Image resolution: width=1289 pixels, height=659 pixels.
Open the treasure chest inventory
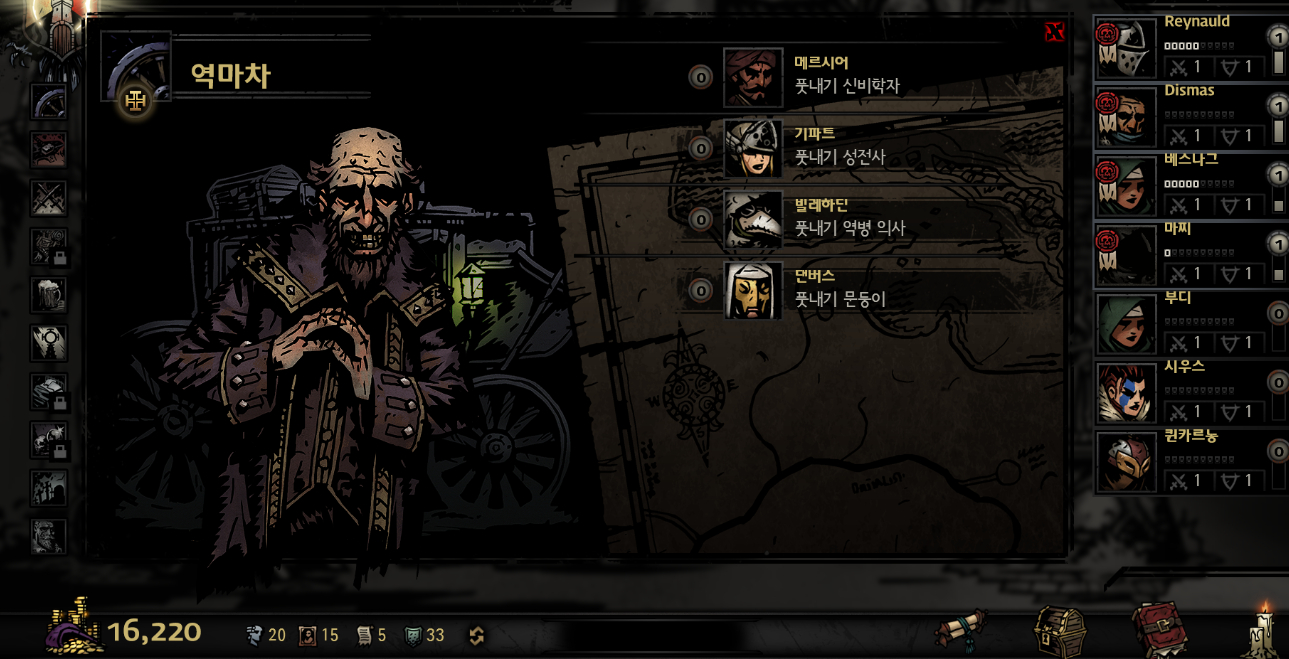coord(1060,630)
